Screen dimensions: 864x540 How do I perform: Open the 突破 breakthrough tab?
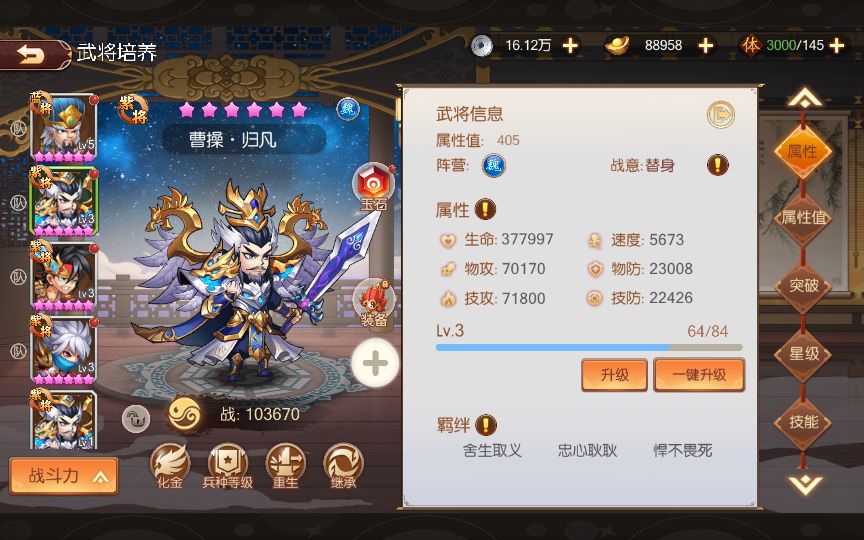[804, 286]
